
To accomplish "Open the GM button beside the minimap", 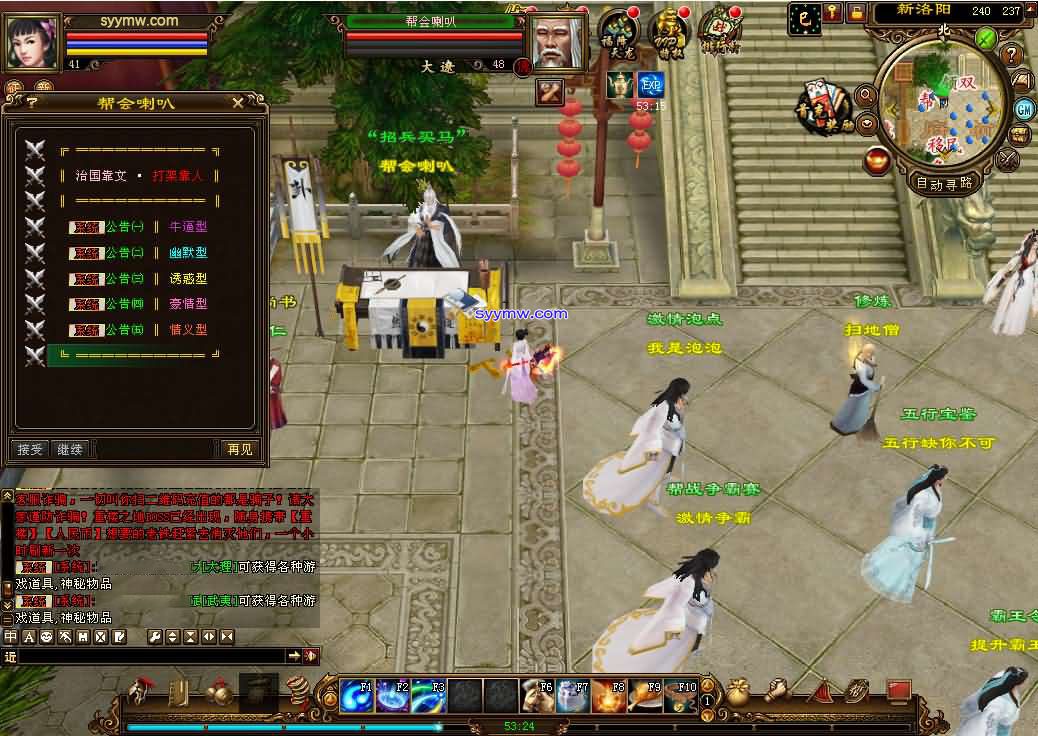I will 1024,109.
